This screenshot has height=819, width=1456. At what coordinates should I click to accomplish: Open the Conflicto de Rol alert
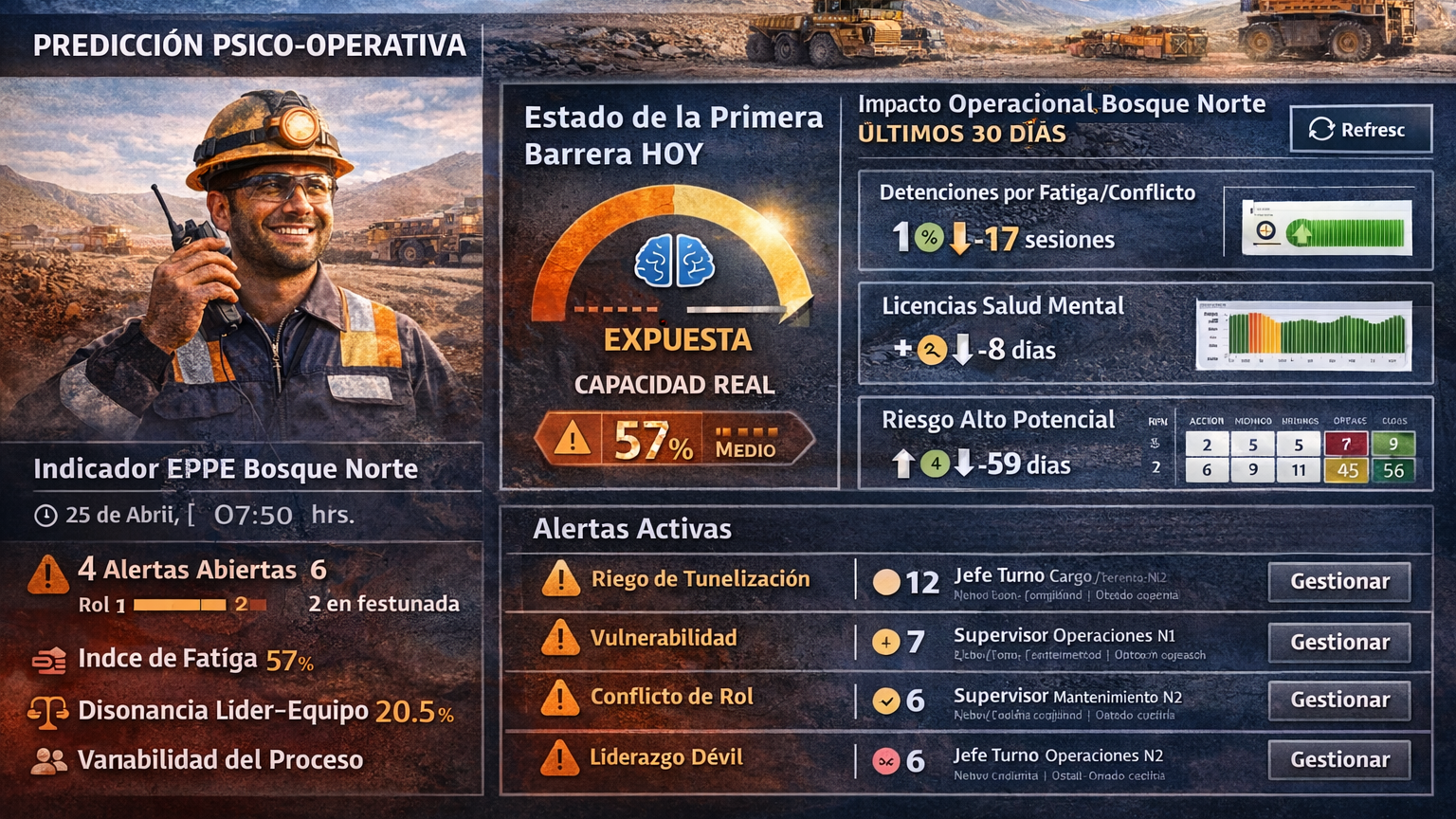tap(671, 697)
